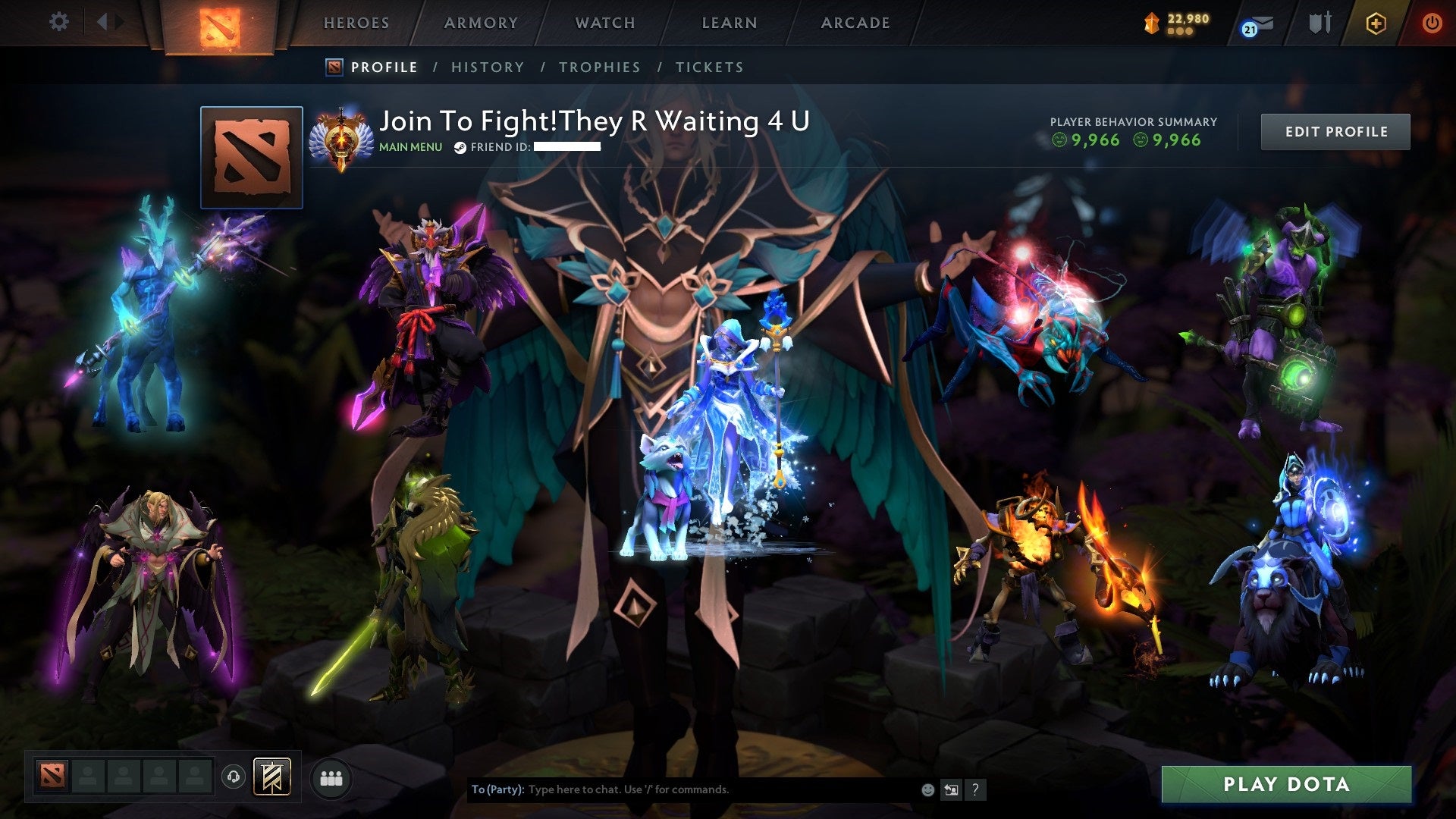Expand the back navigation arrows beside settings

click(x=108, y=22)
